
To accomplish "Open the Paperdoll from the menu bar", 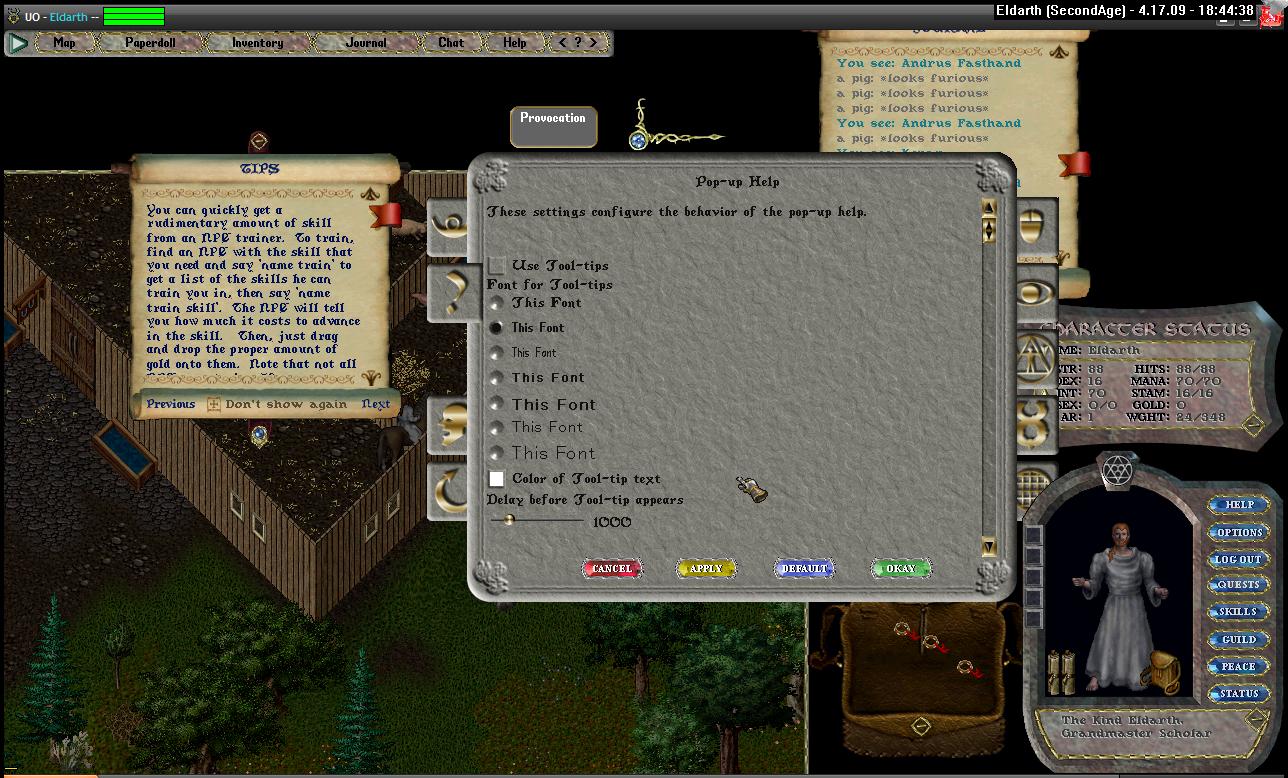I will click(150, 43).
